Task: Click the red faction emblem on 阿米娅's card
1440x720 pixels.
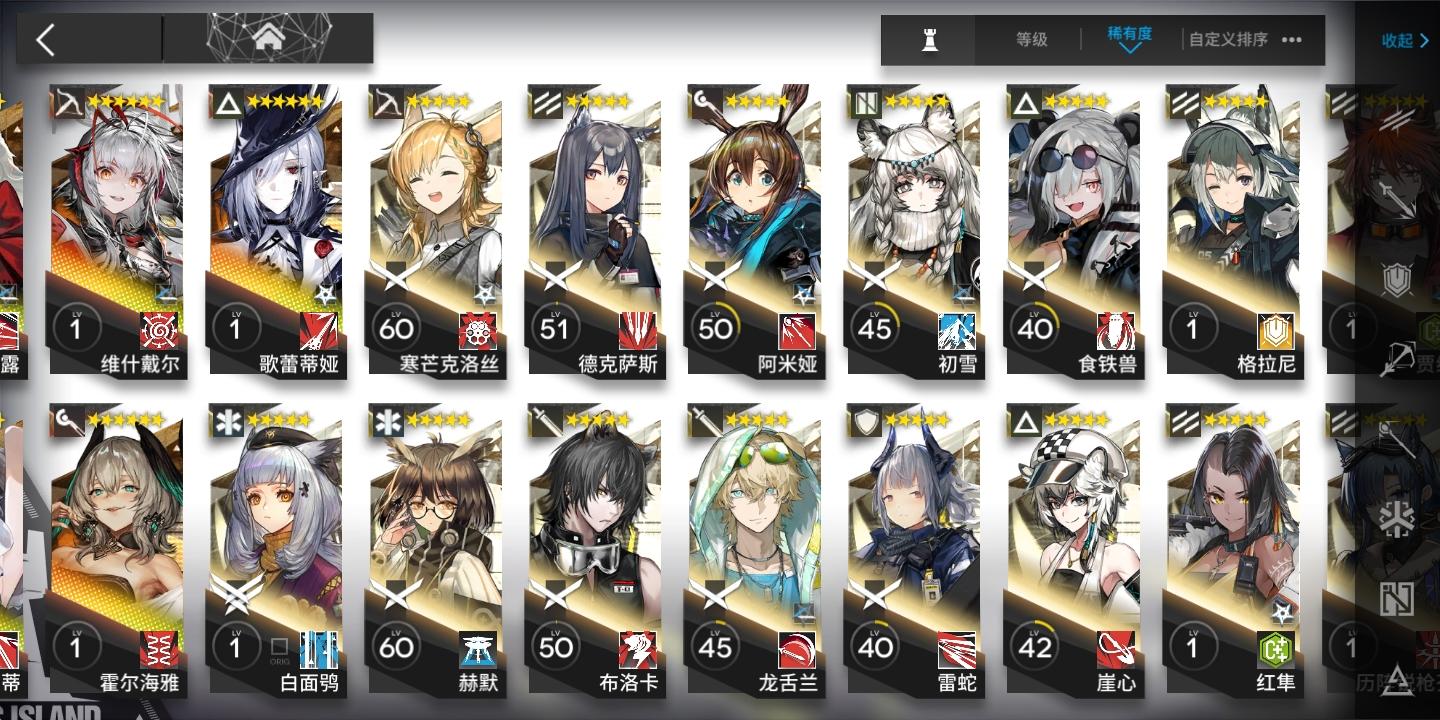Action: tap(797, 330)
